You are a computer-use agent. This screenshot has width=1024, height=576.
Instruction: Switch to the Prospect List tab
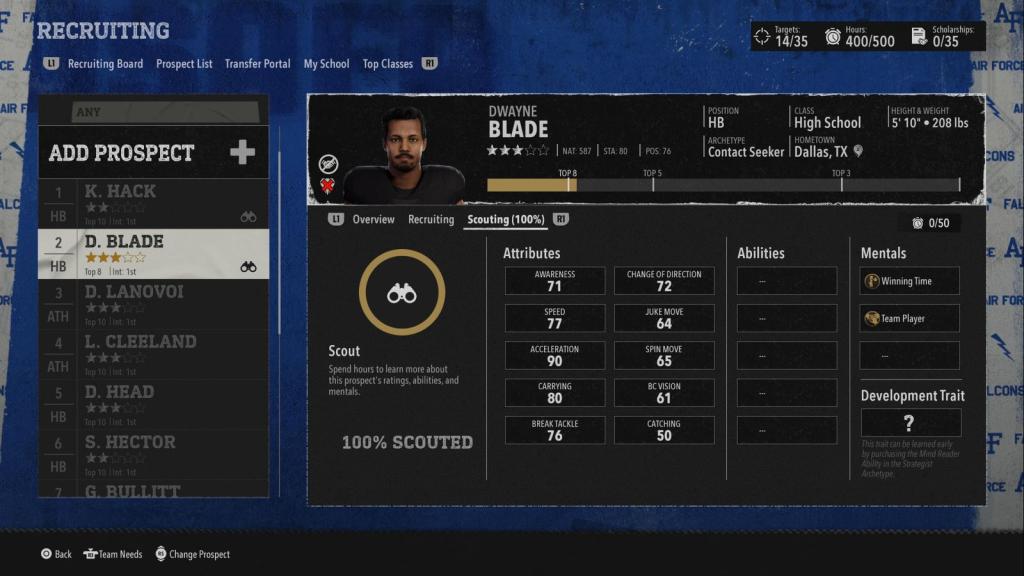tap(184, 64)
